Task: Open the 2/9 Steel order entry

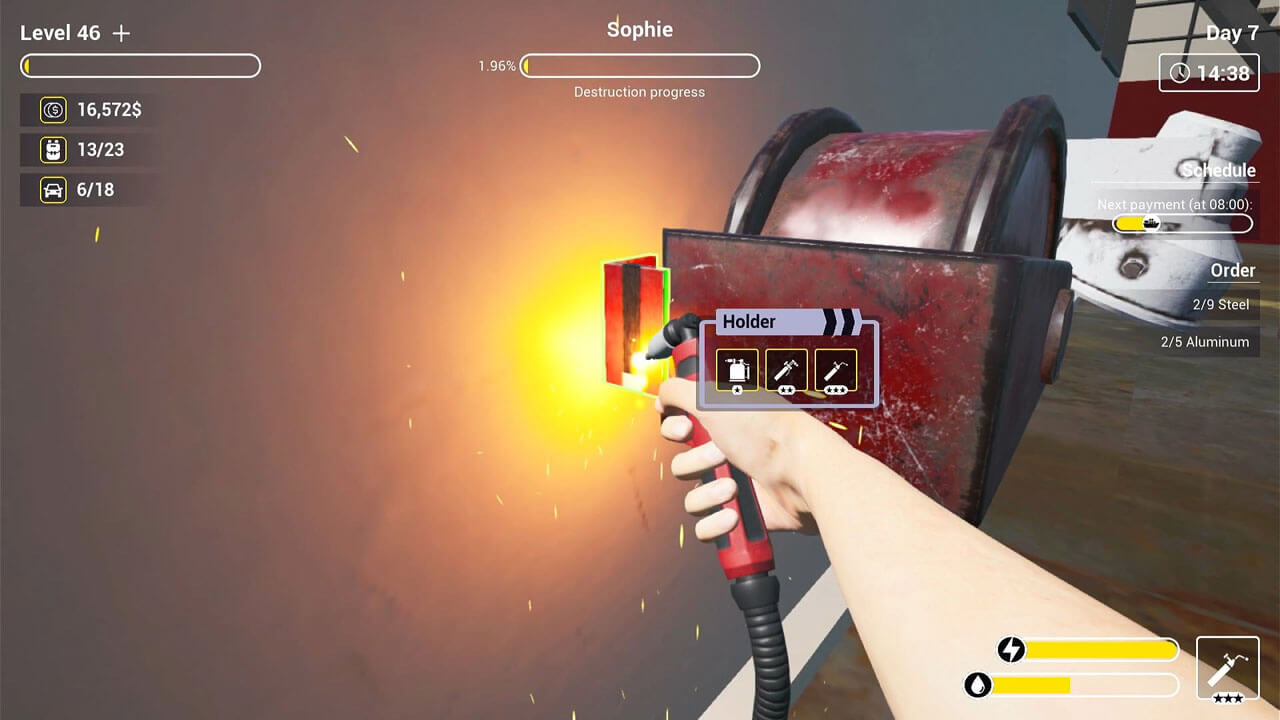Action: [x=1220, y=305]
